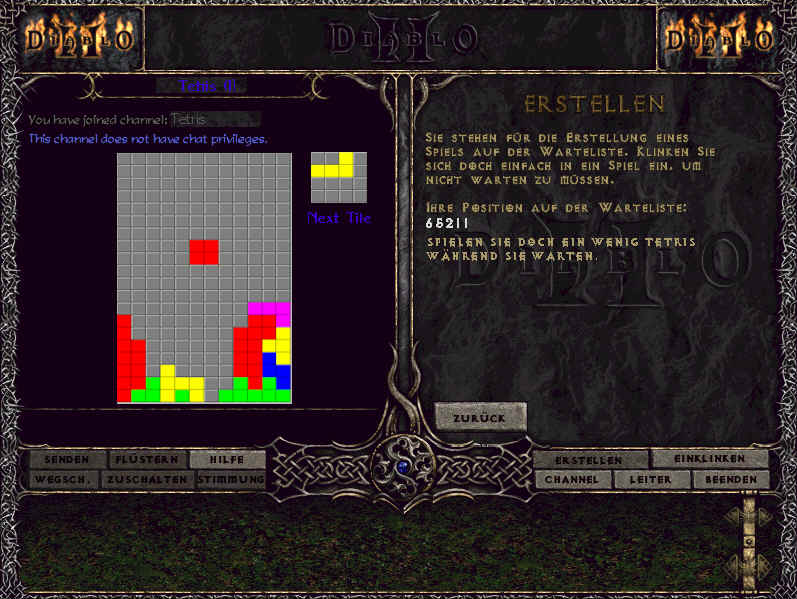This screenshot has width=797, height=599.
Task: Choose the Stimmung button
Action: [x=231, y=480]
